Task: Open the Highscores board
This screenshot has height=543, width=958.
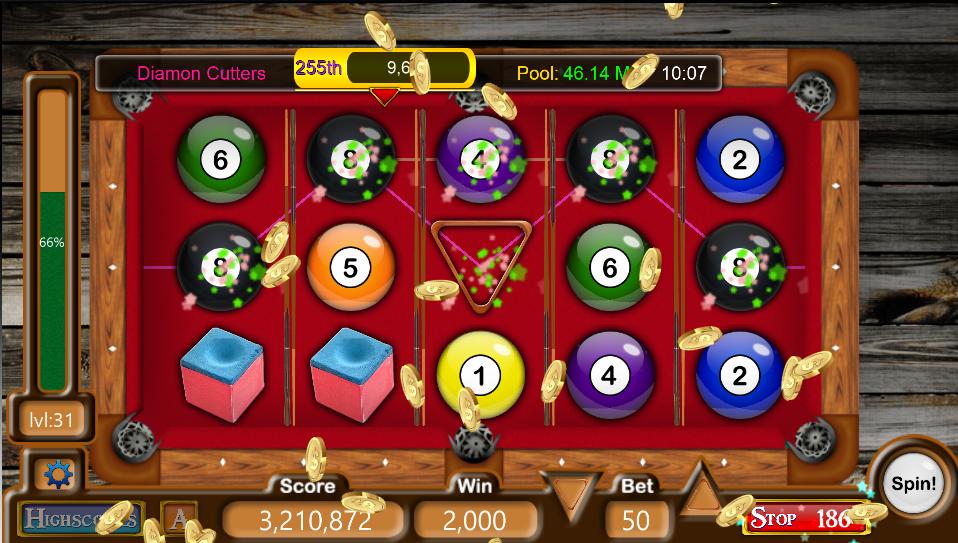Action: [80, 518]
